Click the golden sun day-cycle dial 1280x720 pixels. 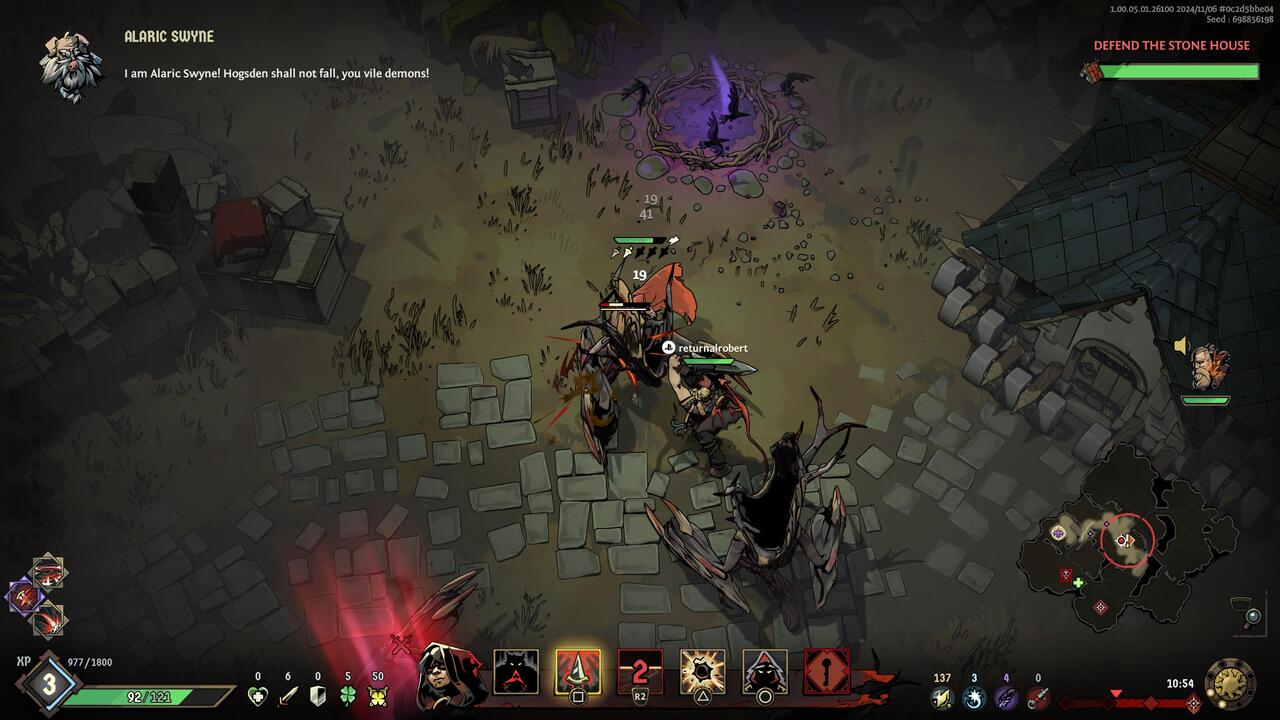1230,683
